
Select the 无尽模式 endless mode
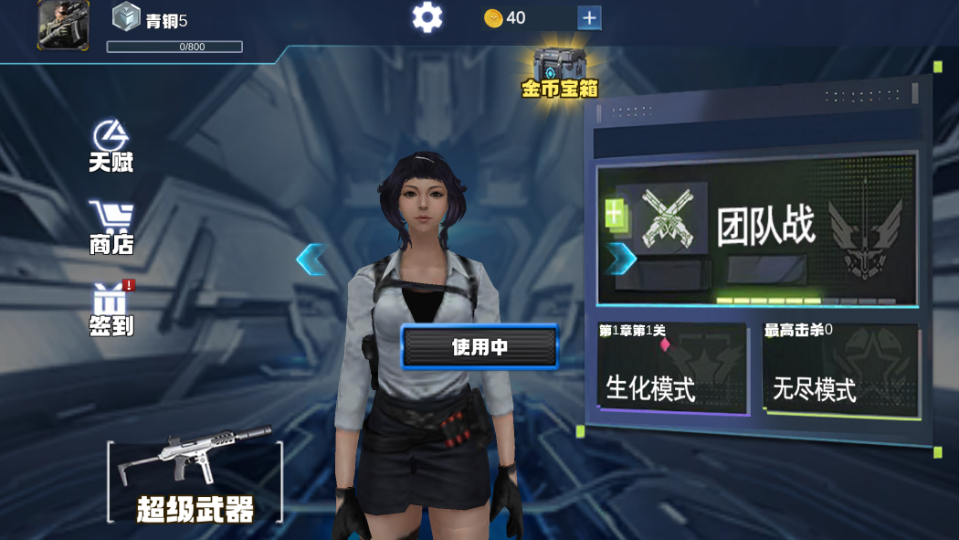coord(840,367)
